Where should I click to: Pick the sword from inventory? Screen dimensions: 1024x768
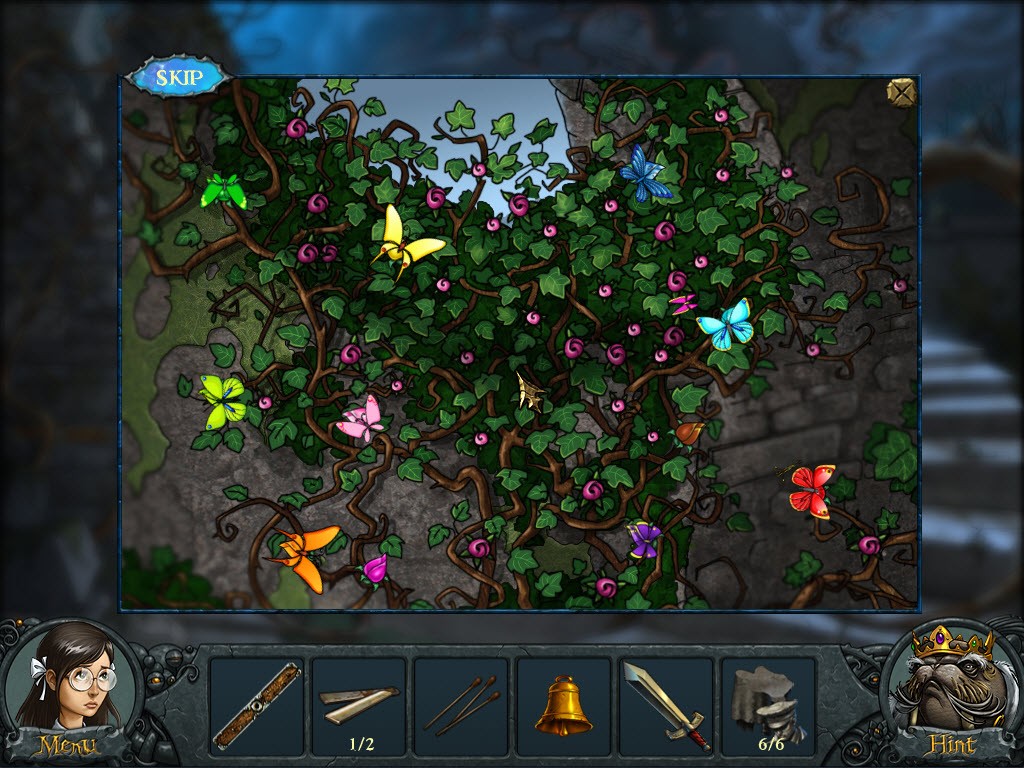665,706
